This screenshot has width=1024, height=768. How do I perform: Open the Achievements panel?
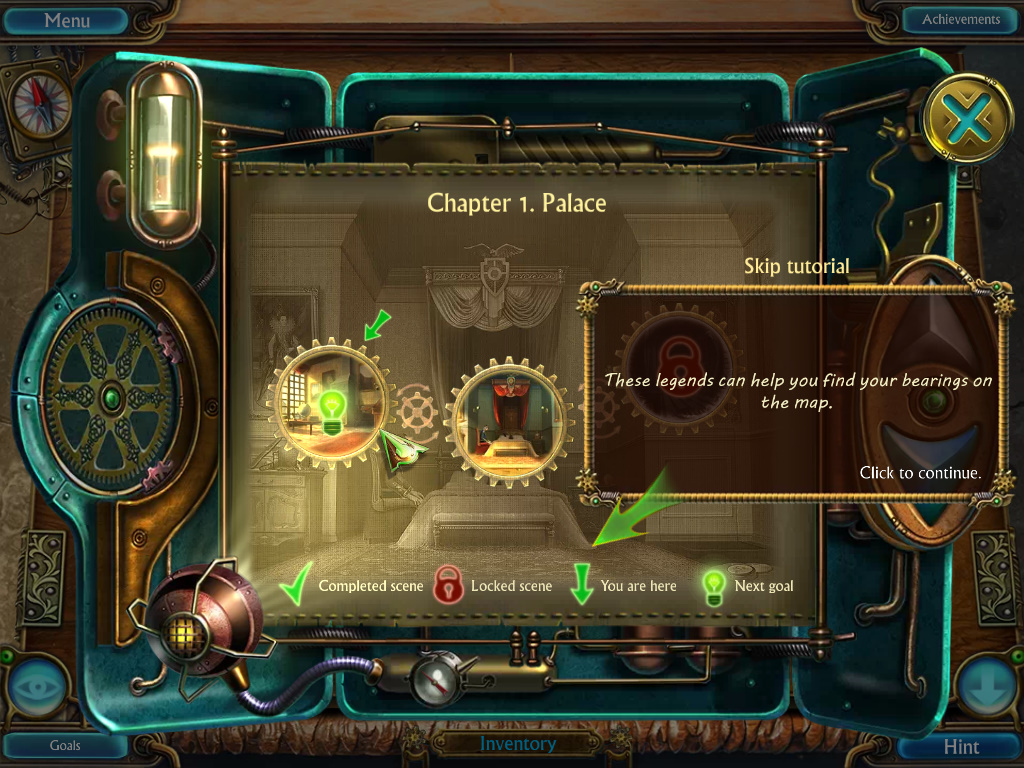960,19
